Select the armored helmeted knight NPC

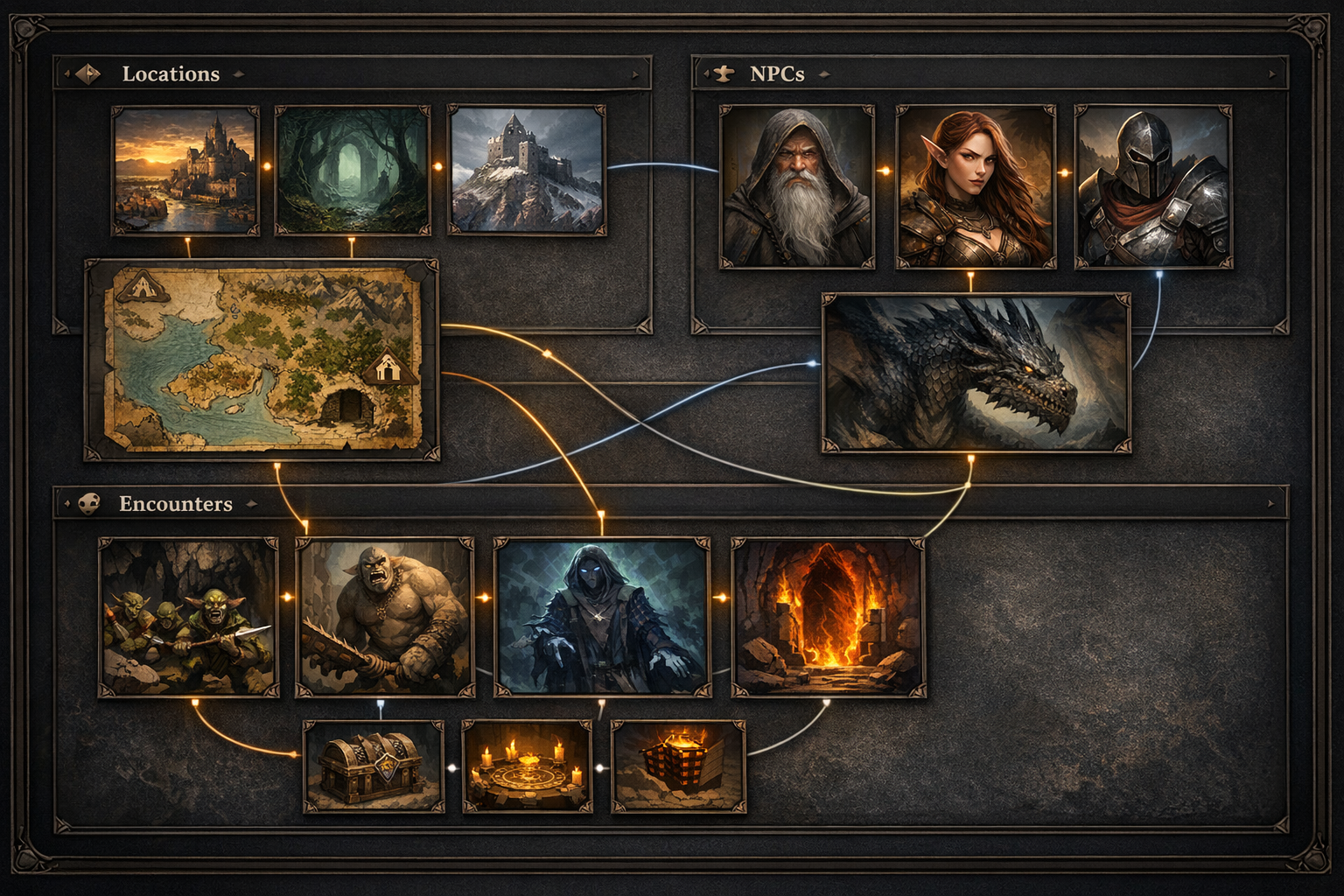point(1153,186)
